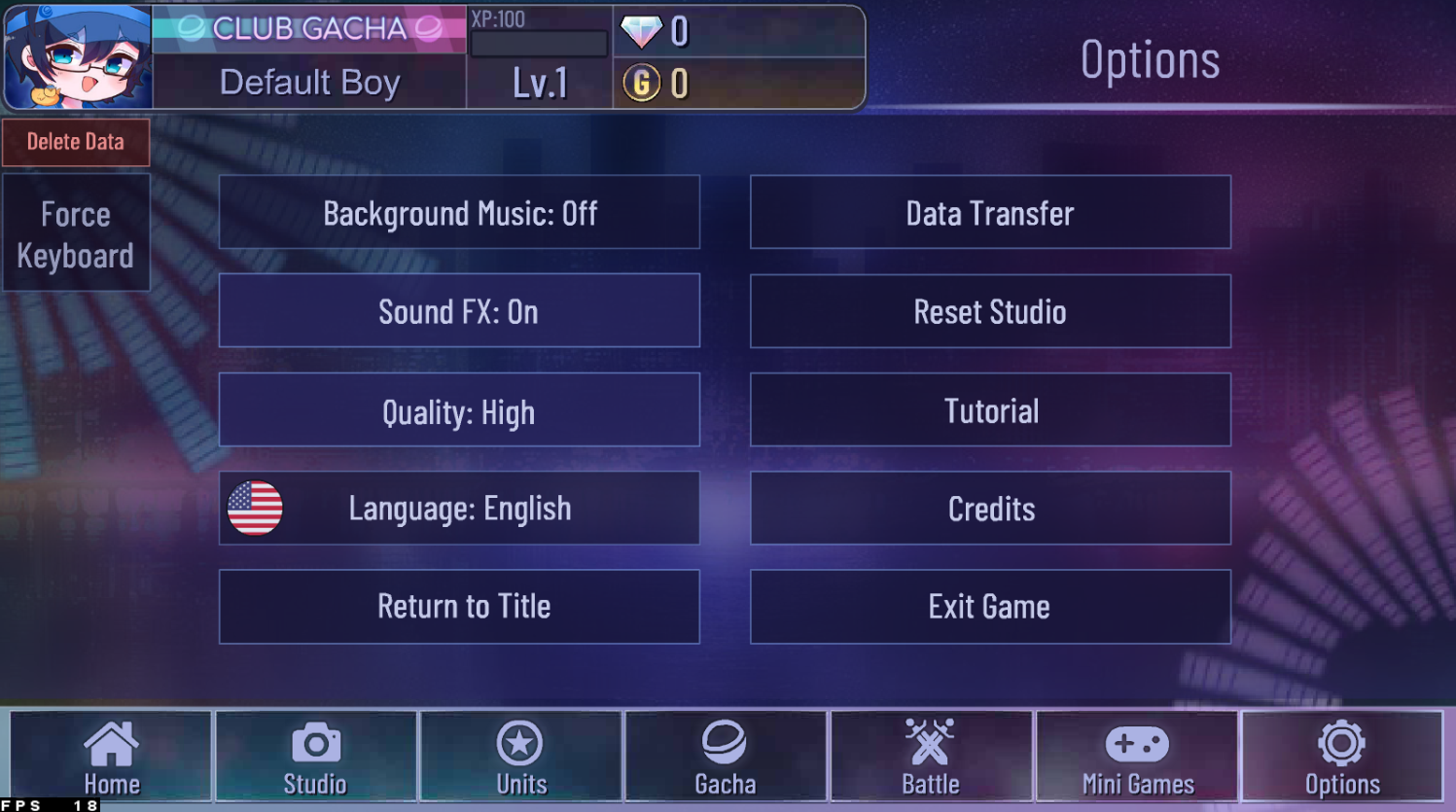The height and width of the screenshot is (812, 1456).
Task: Open the Gacha tab
Action: pyautogui.click(x=726, y=757)
